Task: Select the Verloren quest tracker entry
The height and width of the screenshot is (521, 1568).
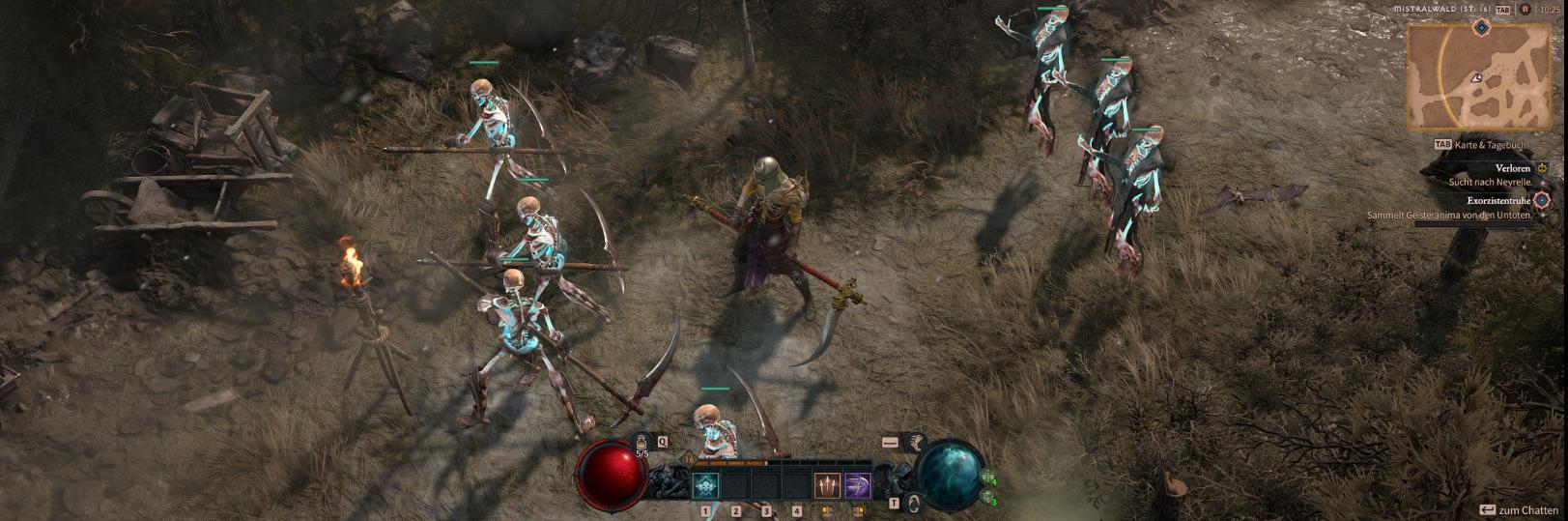Action: coord(1512,168)
